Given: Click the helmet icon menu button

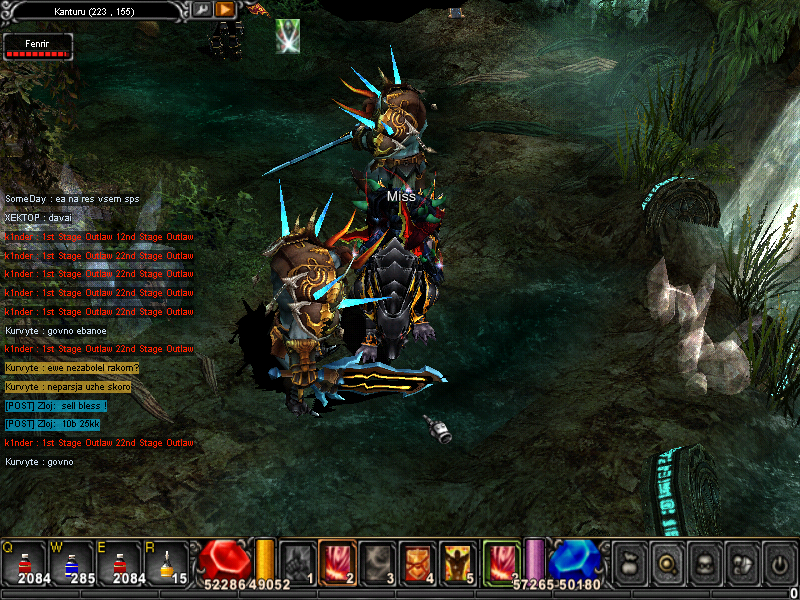Looking at the screenshot, I should [741, 562].
